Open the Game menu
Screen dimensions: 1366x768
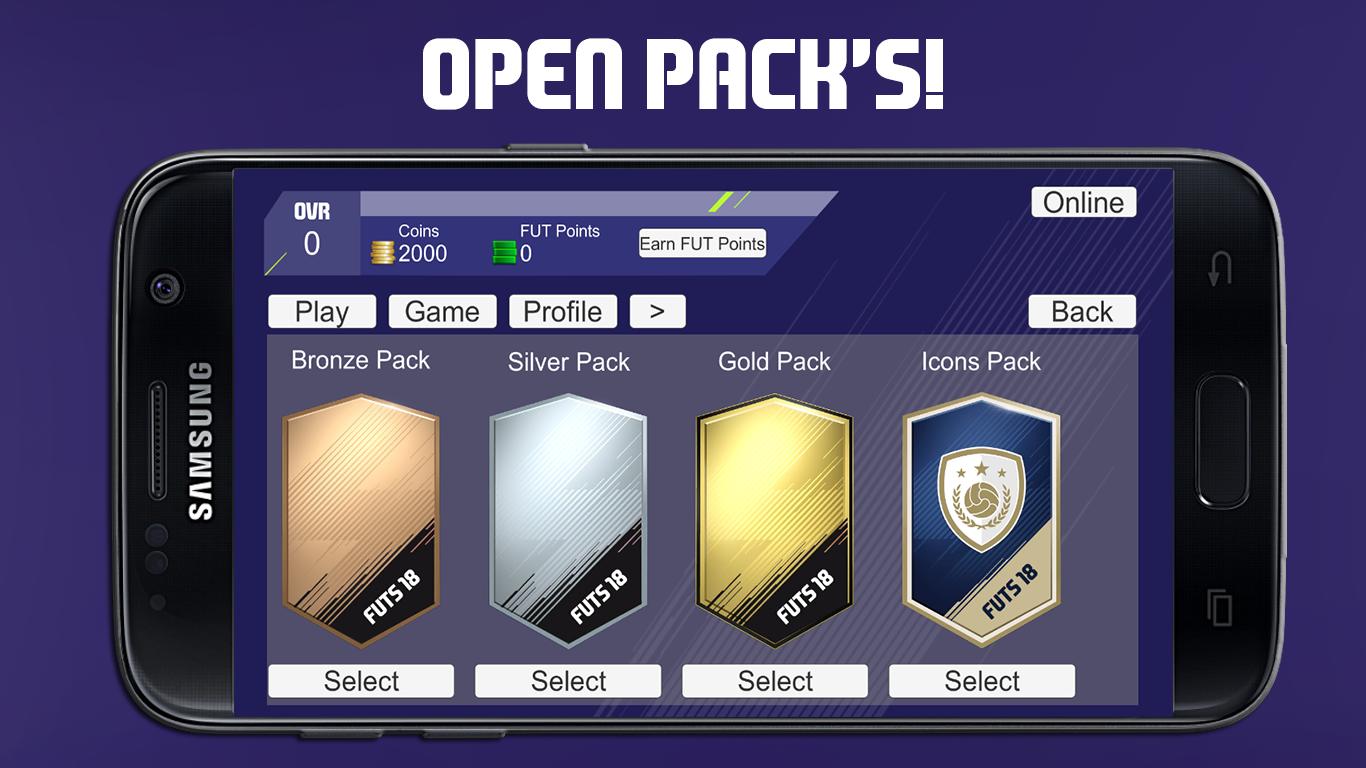click(x=442, y=311)
